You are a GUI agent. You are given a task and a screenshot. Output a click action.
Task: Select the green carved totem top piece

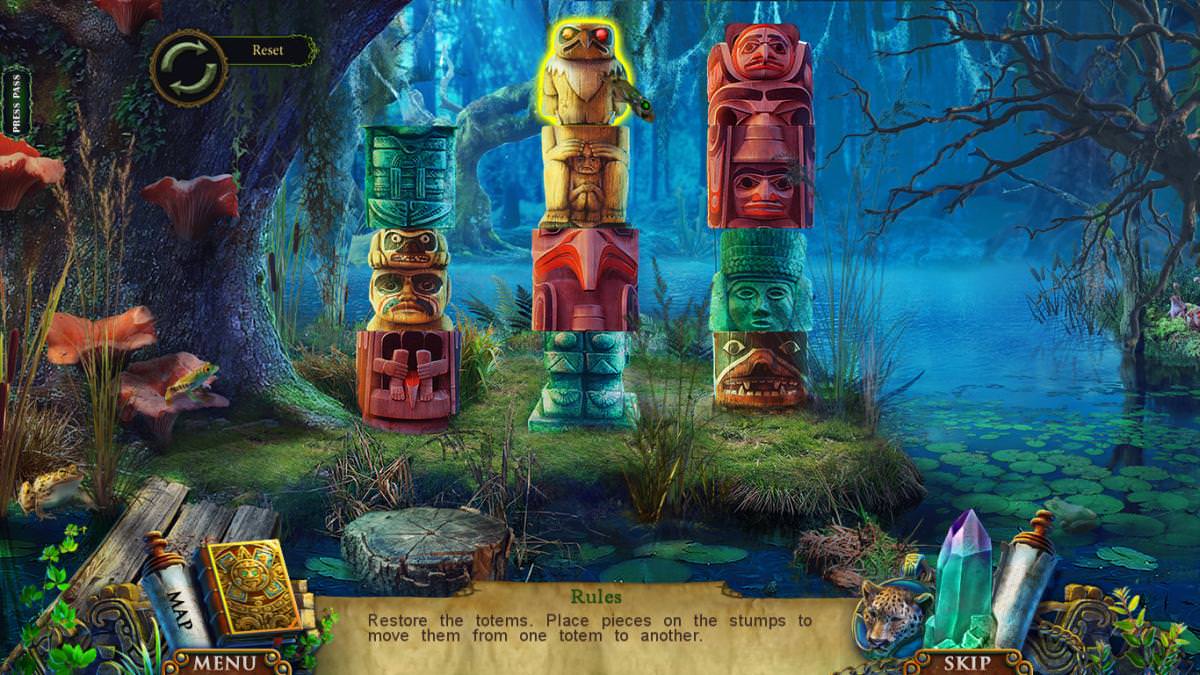[410, 177]
